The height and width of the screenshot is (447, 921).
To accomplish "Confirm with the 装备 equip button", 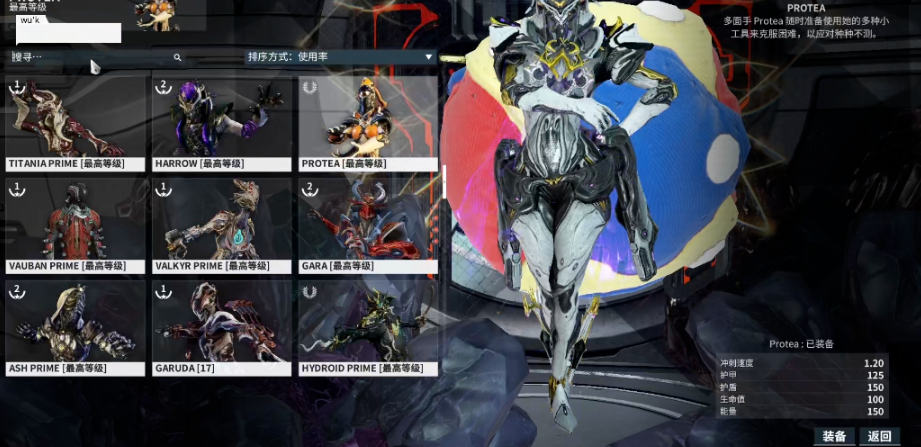I will point(834,436).
